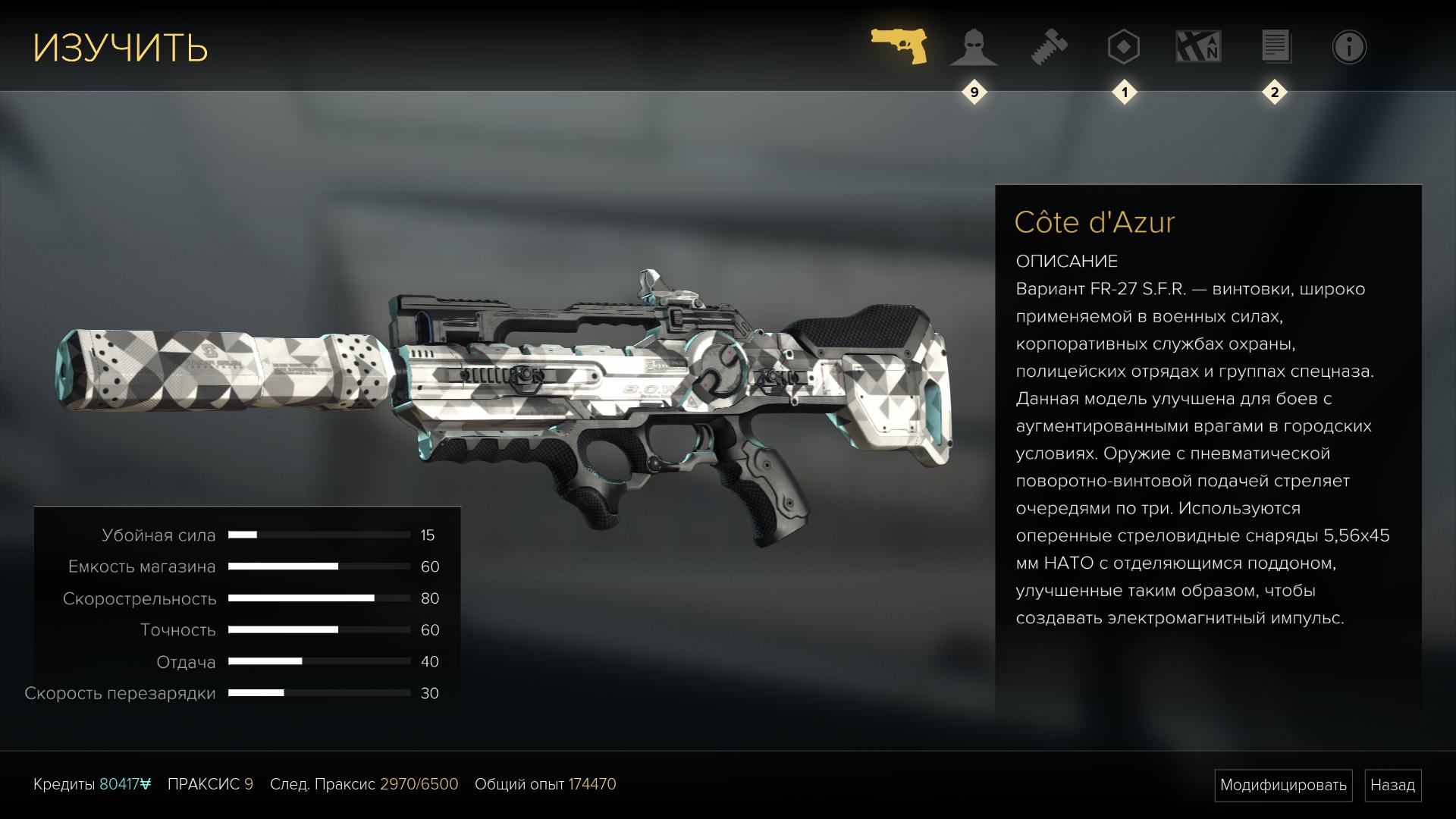Switch to the document page tab

pos(1276,47)
